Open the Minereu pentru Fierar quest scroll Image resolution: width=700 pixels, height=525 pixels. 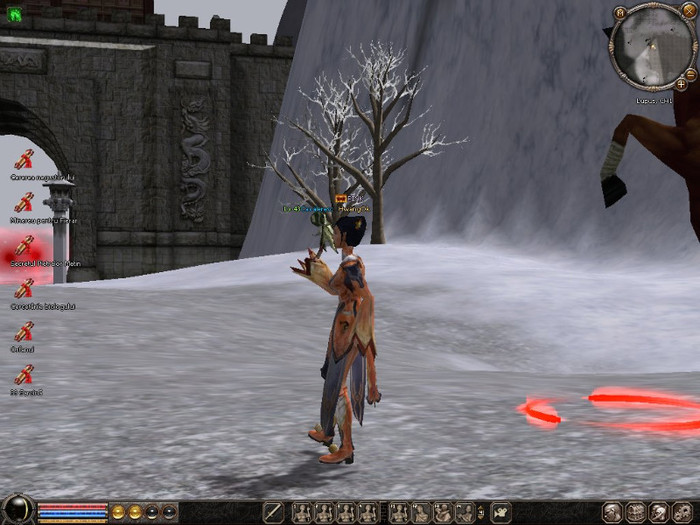(23, 202)
